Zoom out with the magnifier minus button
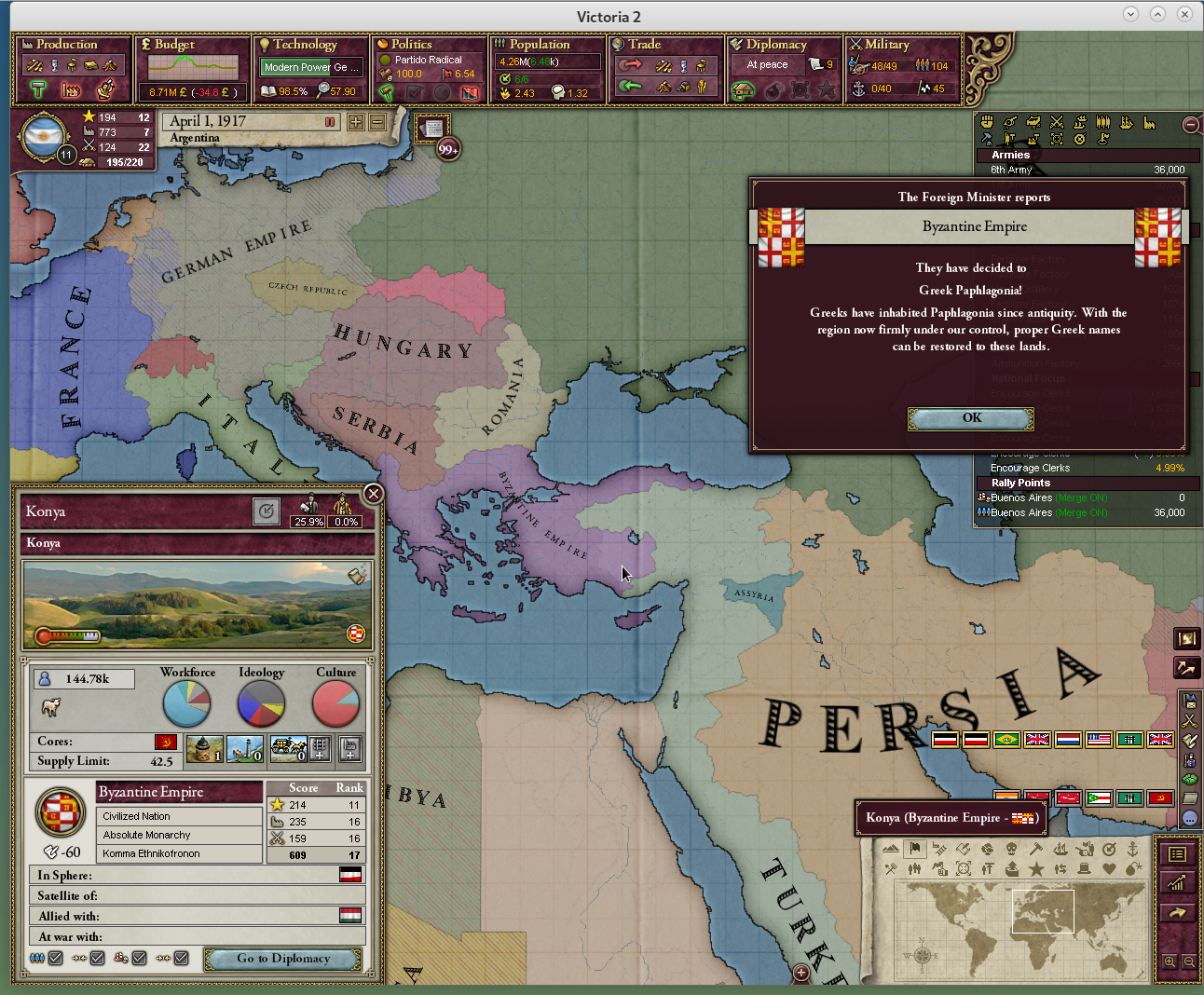Image resolution: width=1204 pixels, height=995 pixels. (x=1188, y=961)
